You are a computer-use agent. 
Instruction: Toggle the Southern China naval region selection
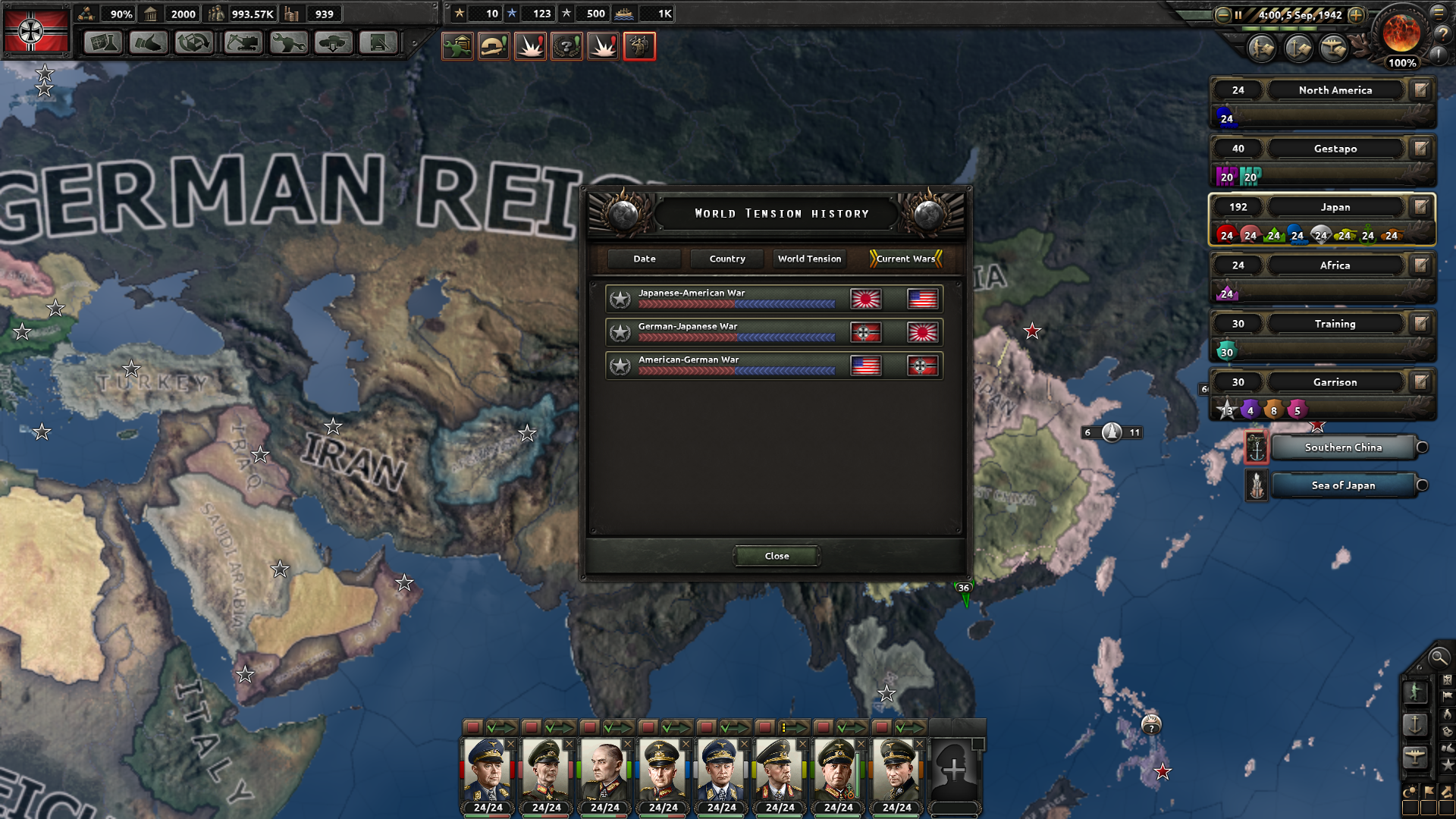1422,447
